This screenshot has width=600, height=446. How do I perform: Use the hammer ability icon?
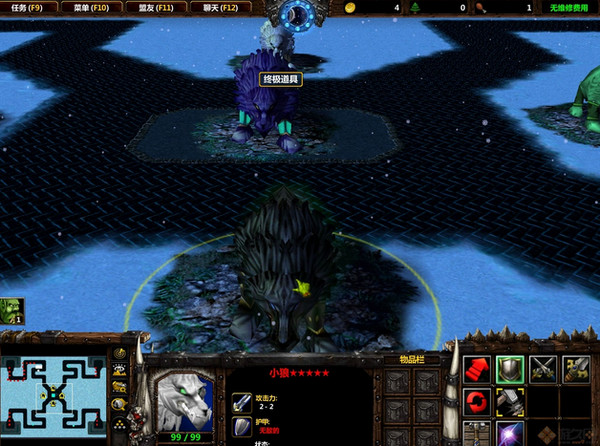[511, 402]
